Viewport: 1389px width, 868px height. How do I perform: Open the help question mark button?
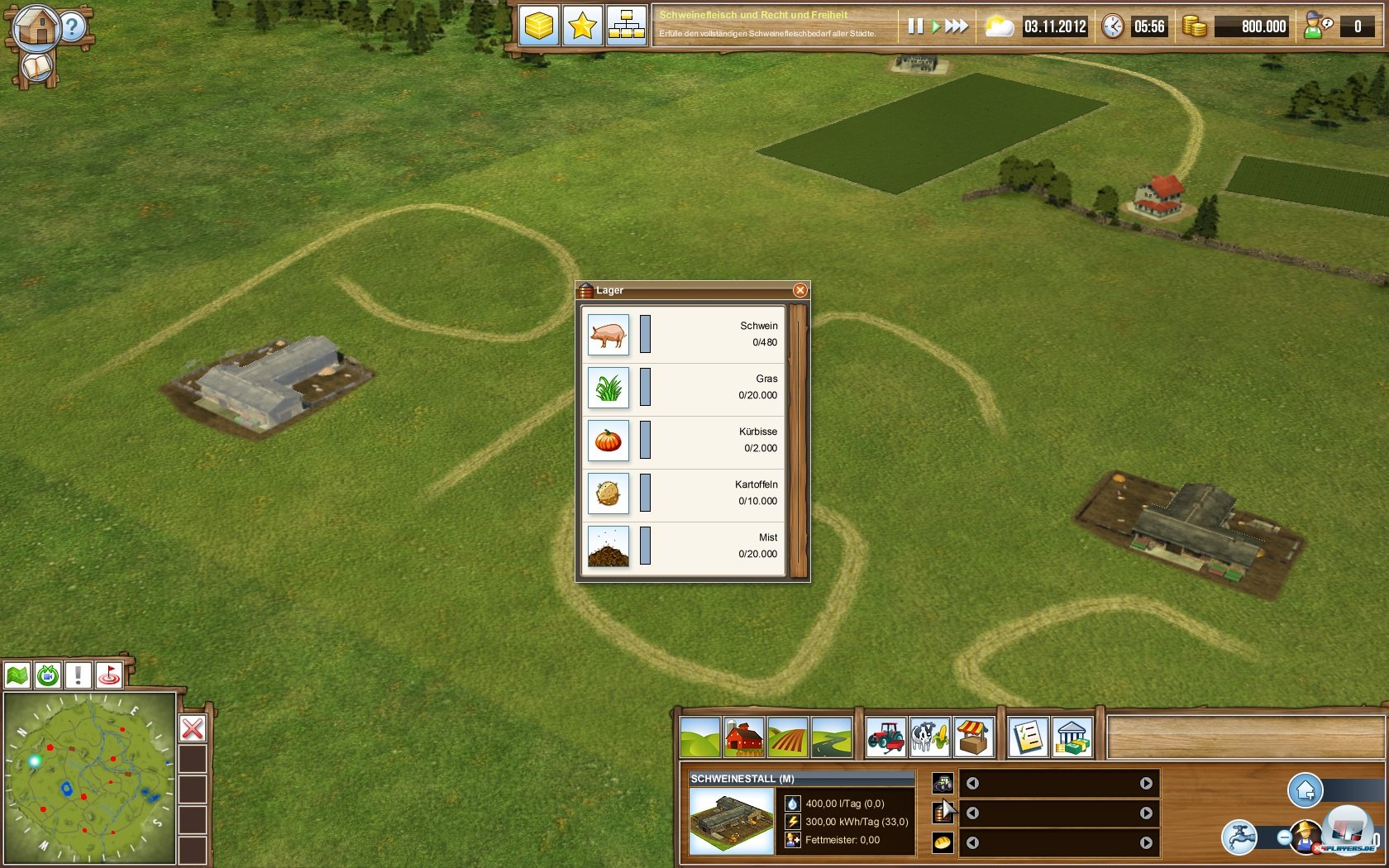[x=73, y=27]
